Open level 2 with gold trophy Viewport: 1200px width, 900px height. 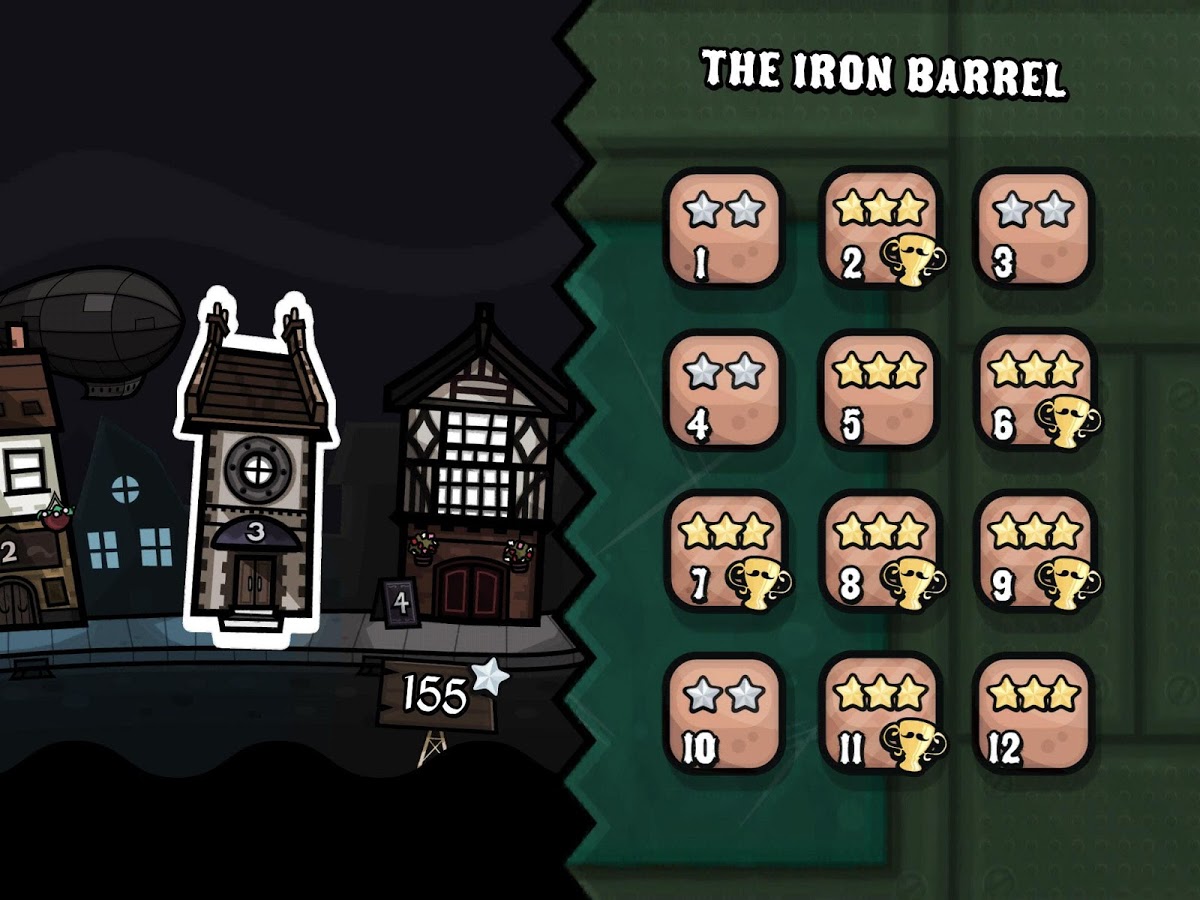coord(879,230)
